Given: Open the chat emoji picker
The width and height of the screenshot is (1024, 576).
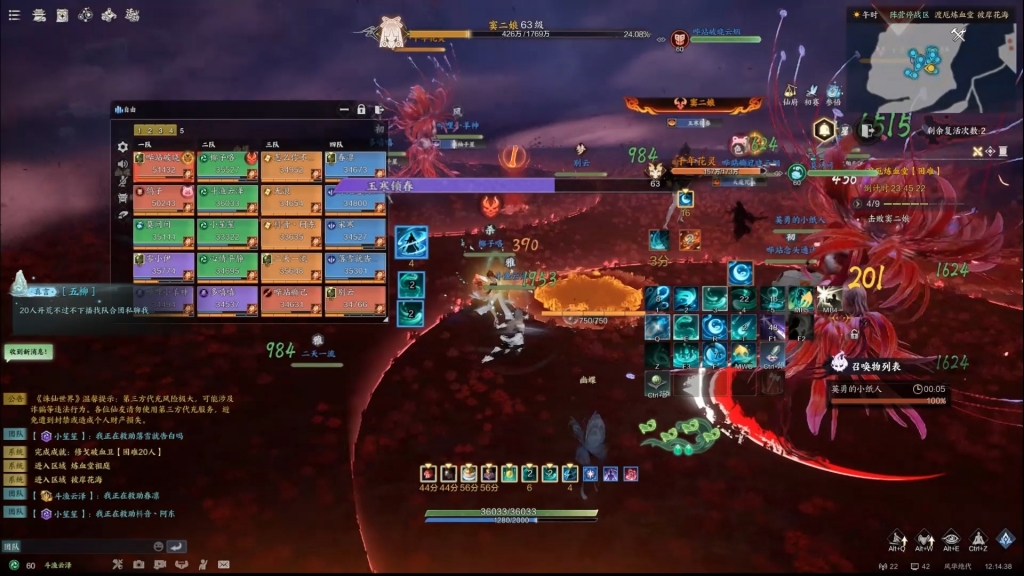Looking at the screenshot, I should [x=158, y=546].
